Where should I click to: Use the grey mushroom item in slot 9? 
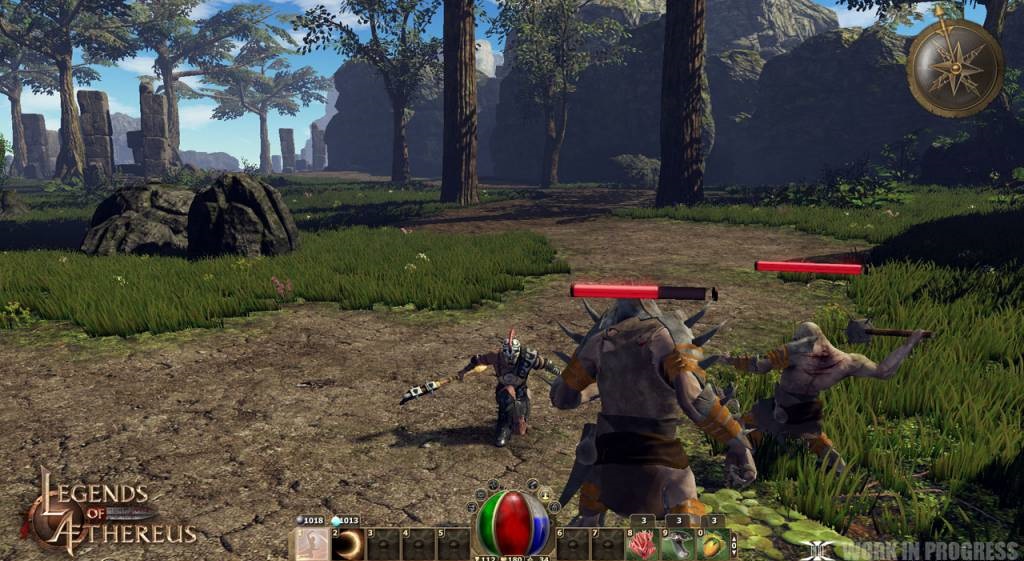tap(677, 545)
